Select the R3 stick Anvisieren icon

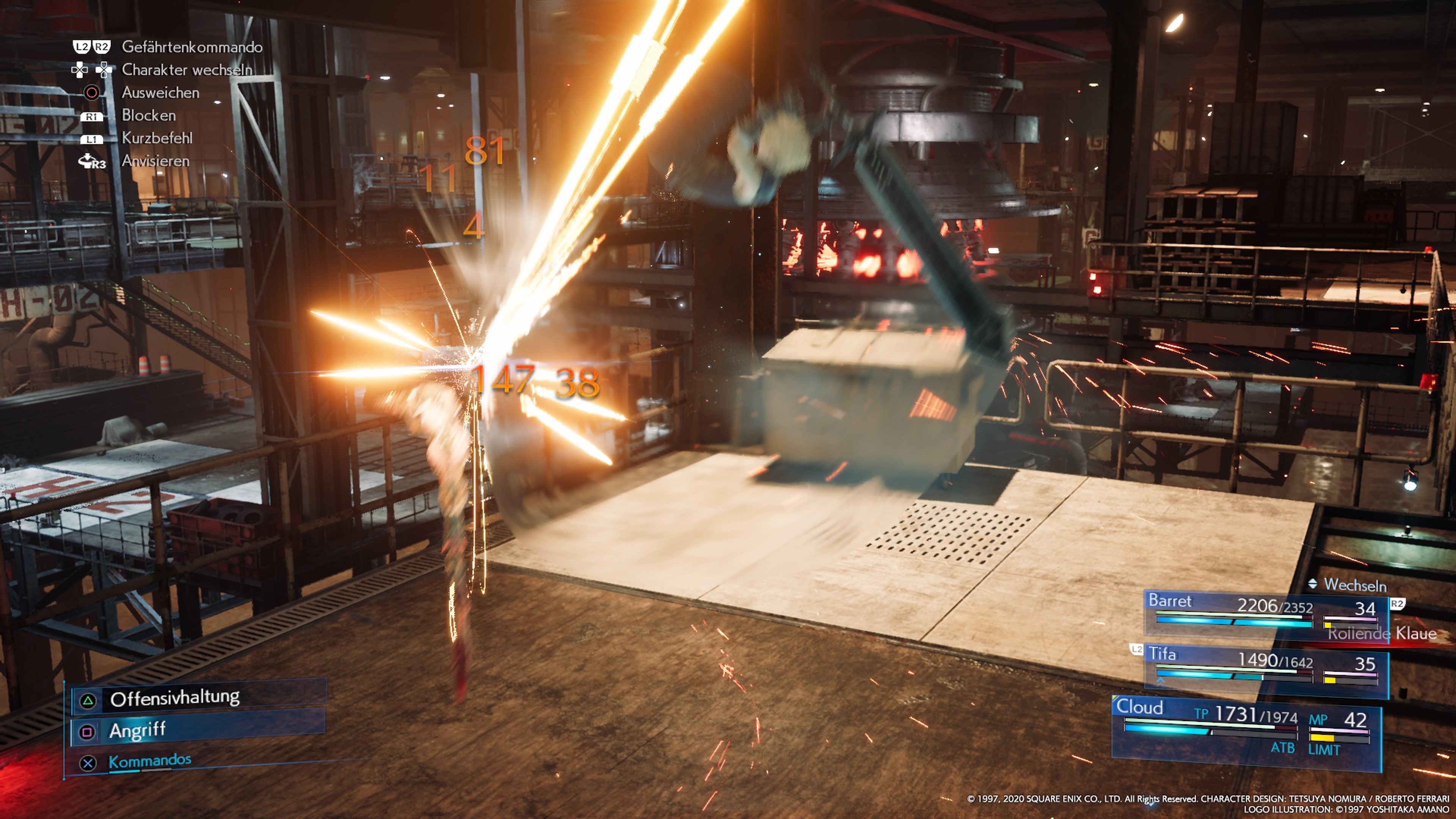pos(91,161)
